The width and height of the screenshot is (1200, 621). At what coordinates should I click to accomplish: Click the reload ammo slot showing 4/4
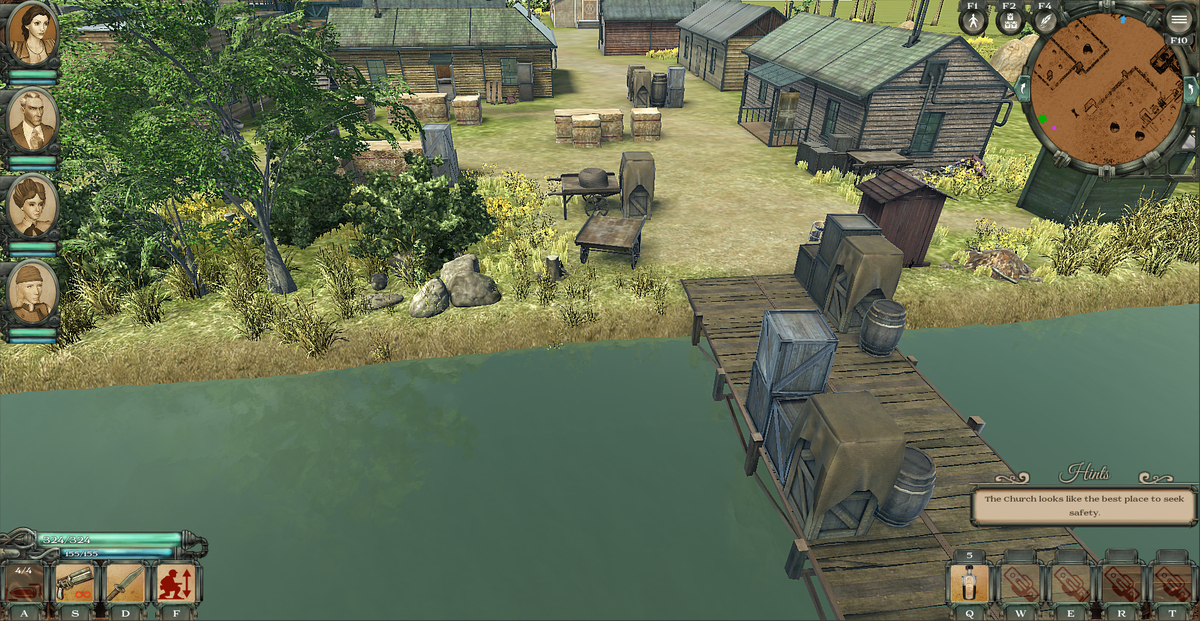click(x=24, y=583)
